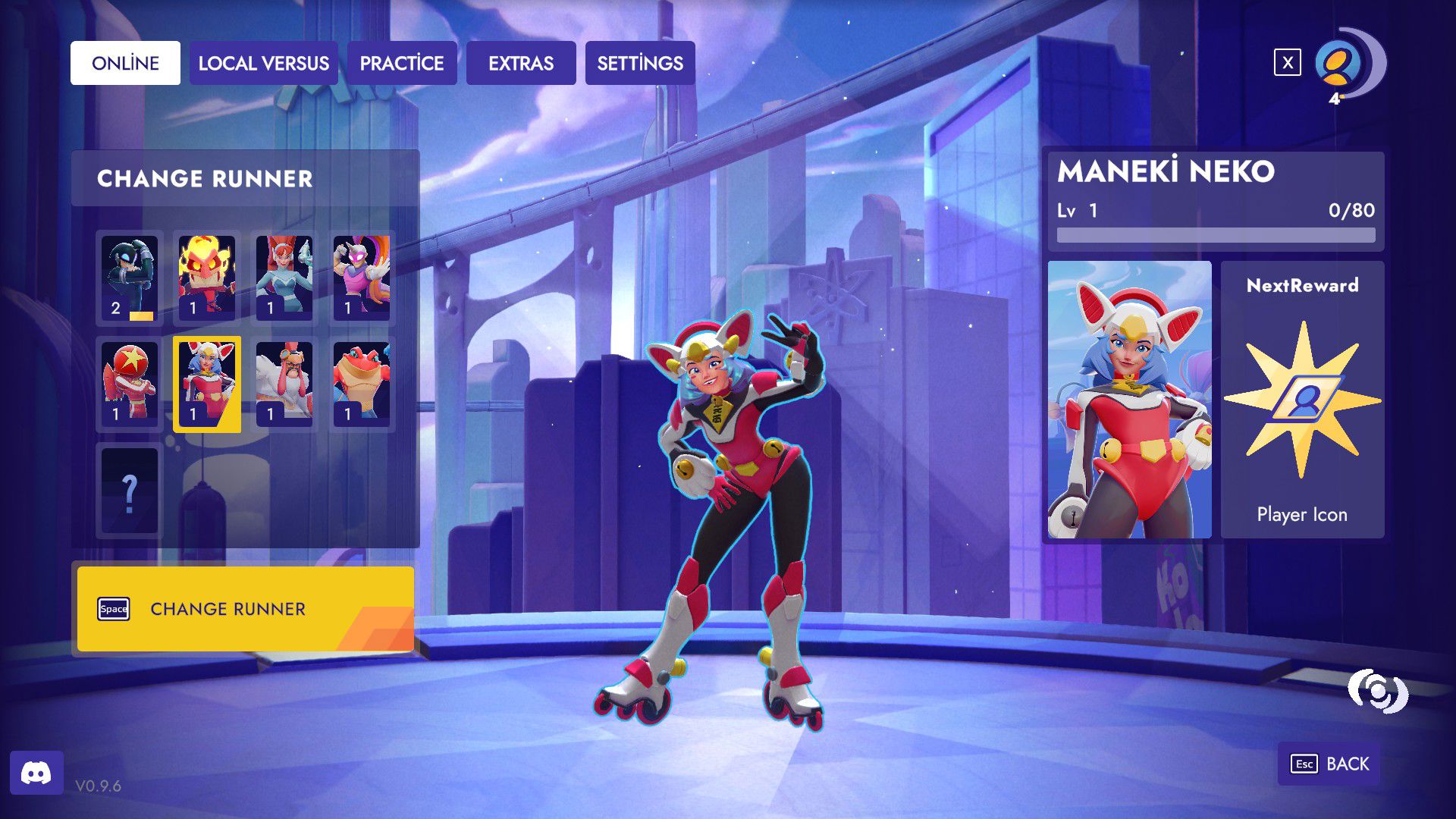This screenshot has width=1456, height=819.
Task: Click the Maneki Neko portrait card
Action: (x=1129, y=400)
